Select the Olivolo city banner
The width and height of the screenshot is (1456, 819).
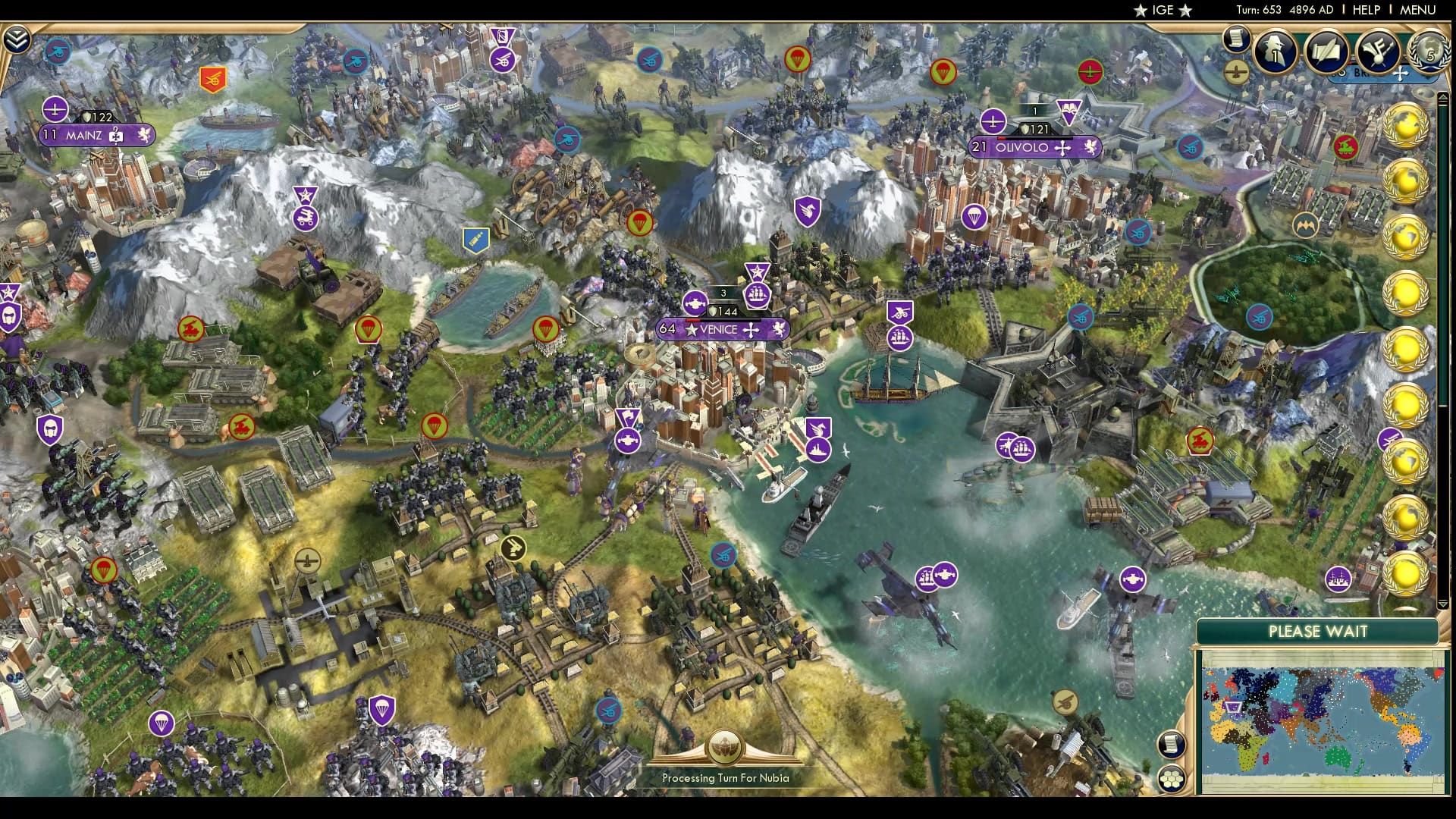tap(1034, 148)
